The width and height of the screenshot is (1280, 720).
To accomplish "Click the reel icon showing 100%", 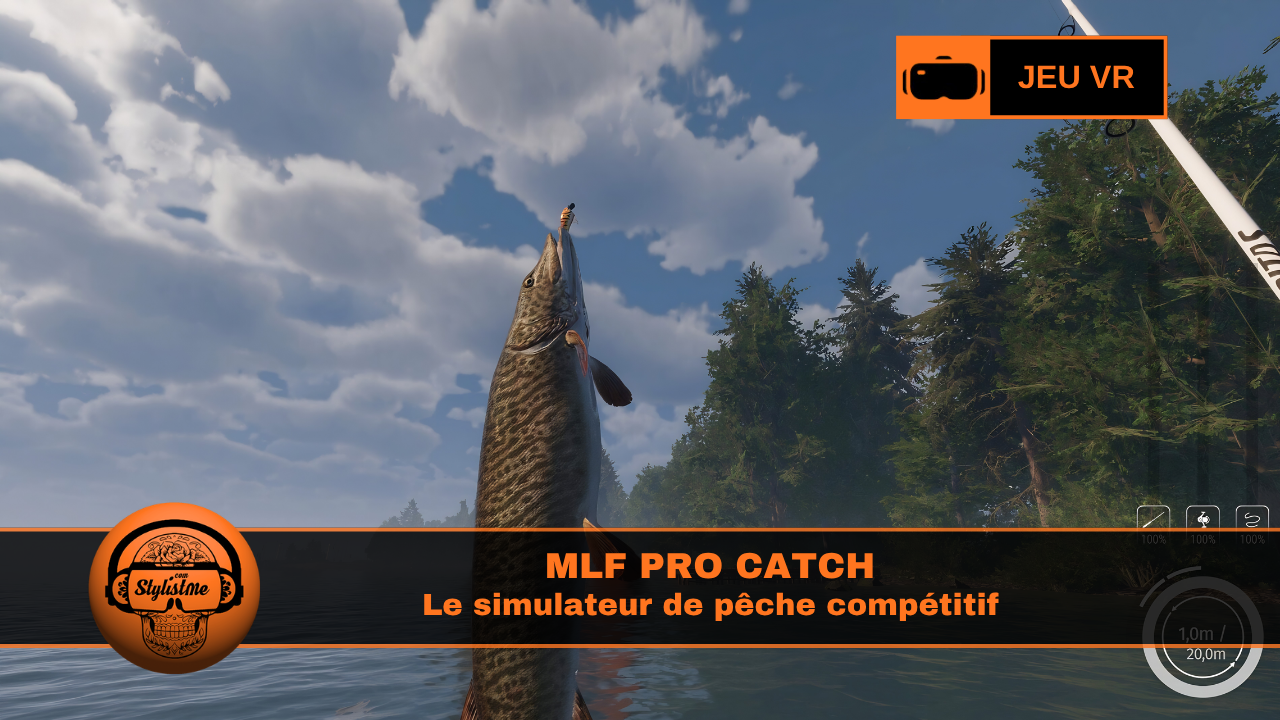I will [x=1203, y=518].
